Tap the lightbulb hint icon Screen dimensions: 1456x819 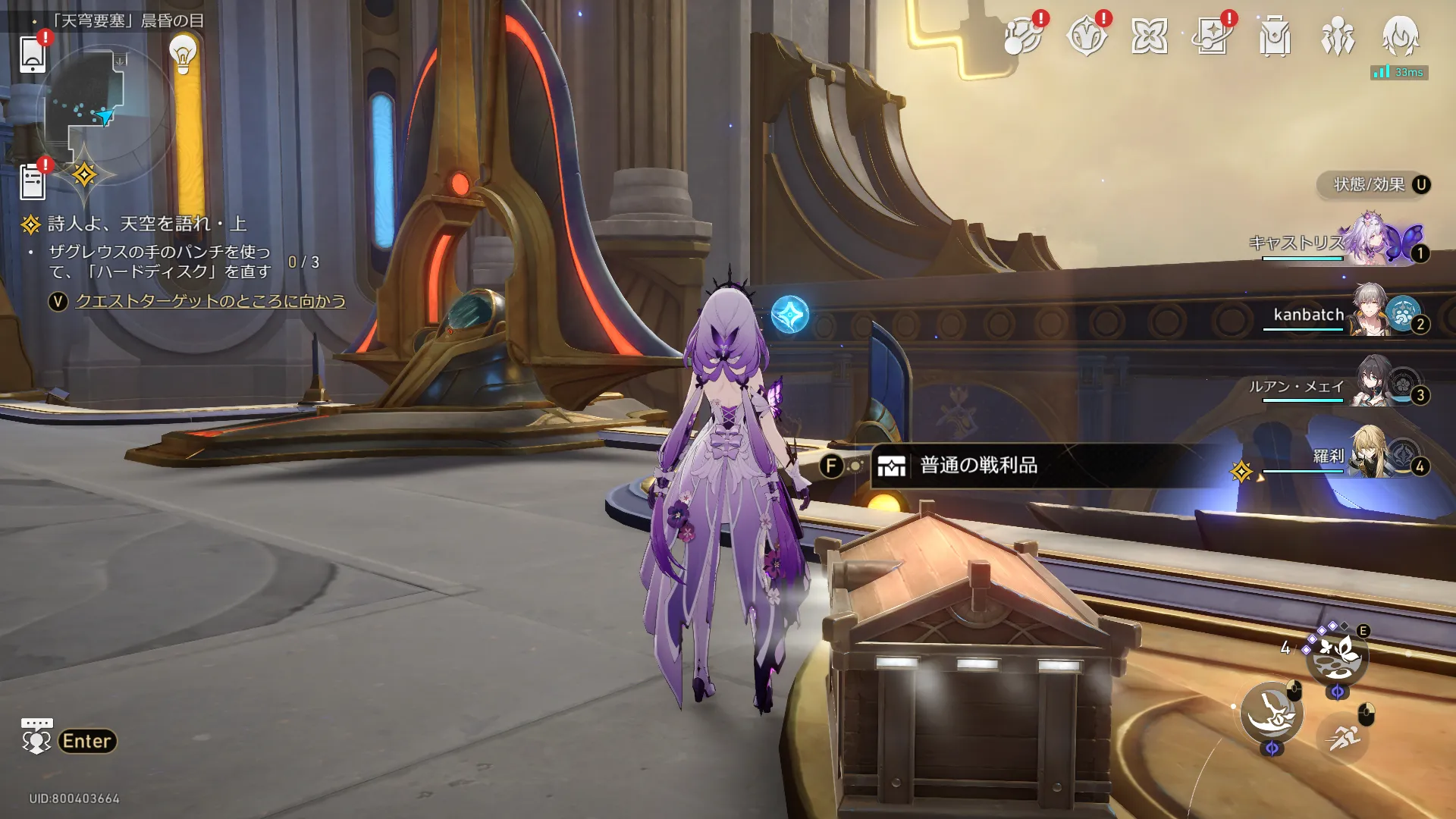point(183,53)
